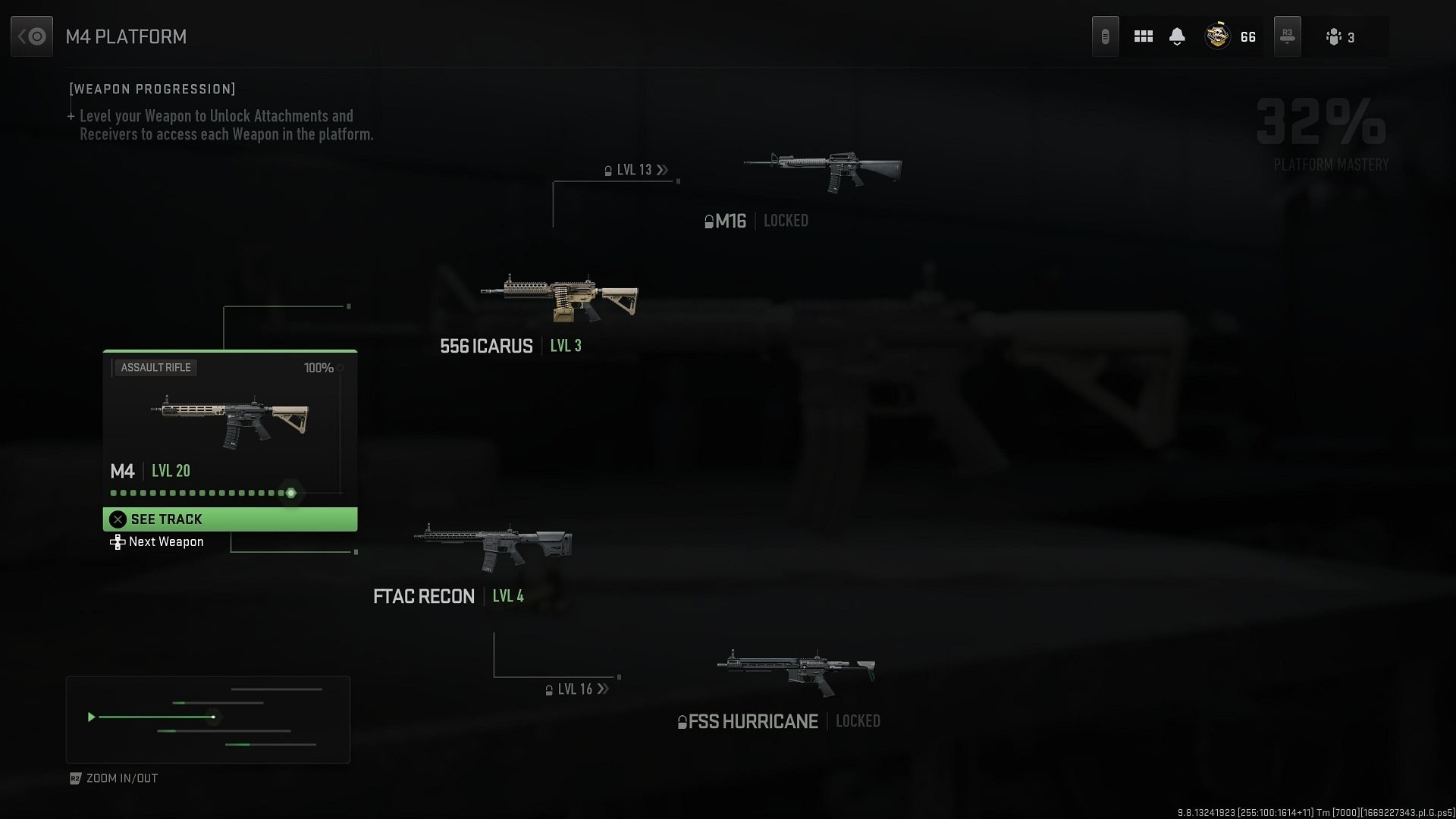Screen dimensions: 1456x819
Task: Select the locked M16 weapon
Action: (823, 171)
